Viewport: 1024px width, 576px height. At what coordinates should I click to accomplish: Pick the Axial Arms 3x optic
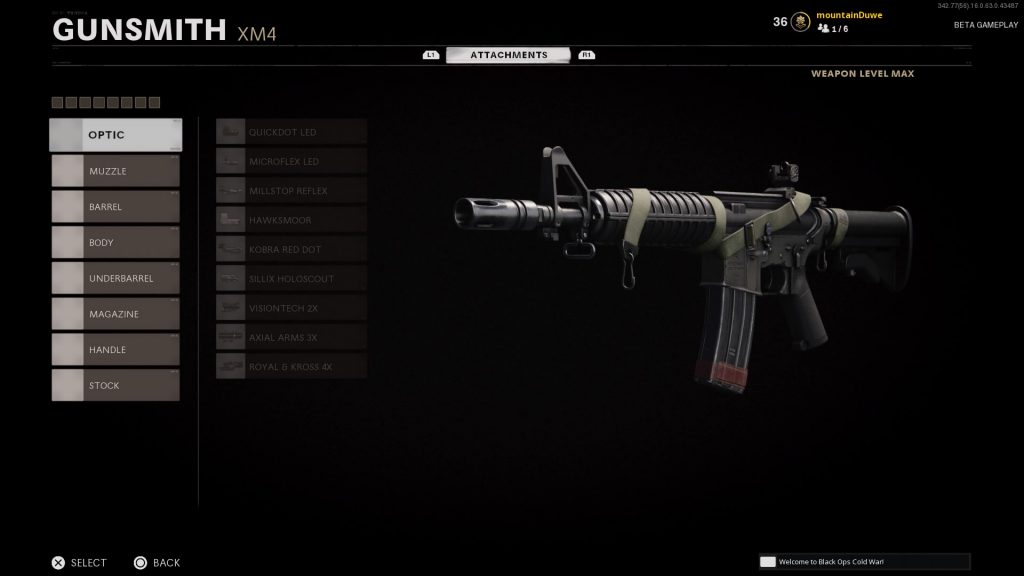[x=291, y=337]
